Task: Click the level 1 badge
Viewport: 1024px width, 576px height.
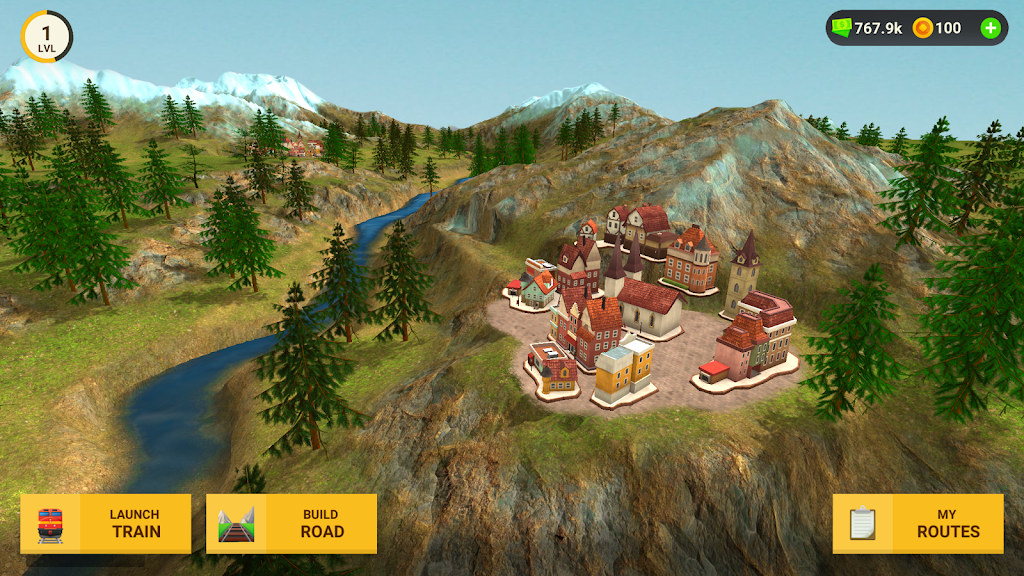Action: click(46, 37)
